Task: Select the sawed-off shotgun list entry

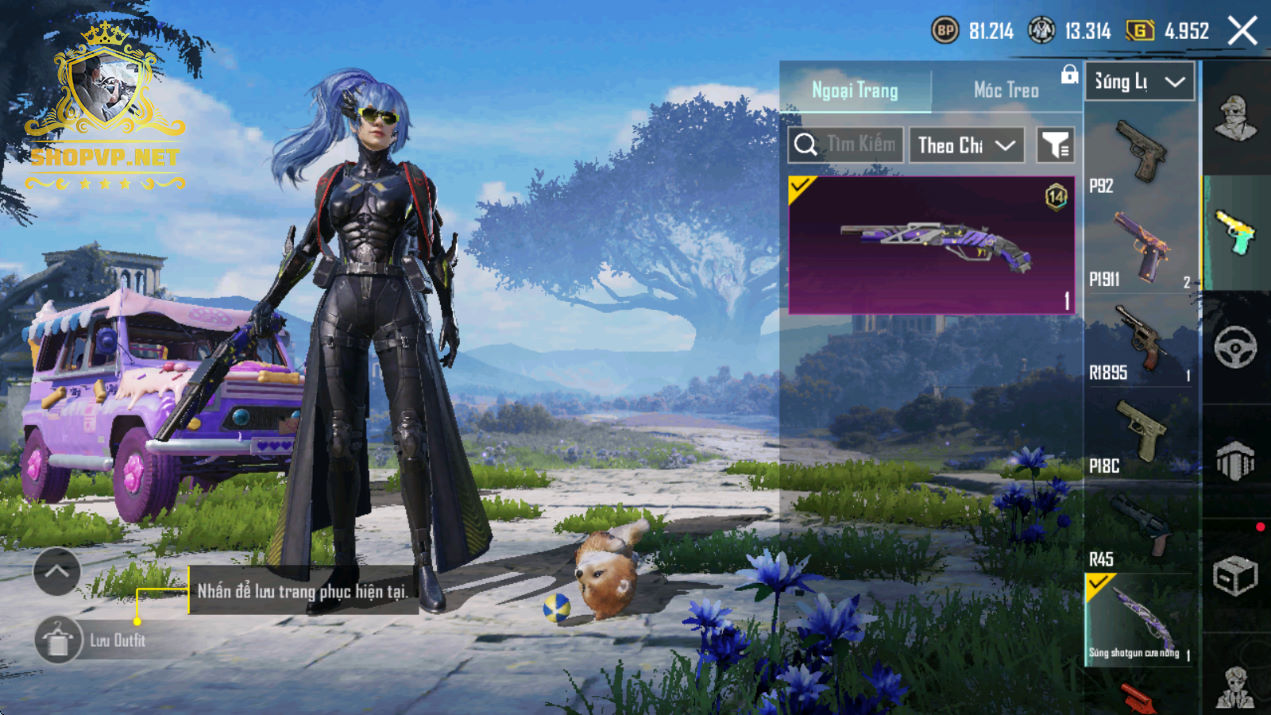Action: [x=1141, y=619]
